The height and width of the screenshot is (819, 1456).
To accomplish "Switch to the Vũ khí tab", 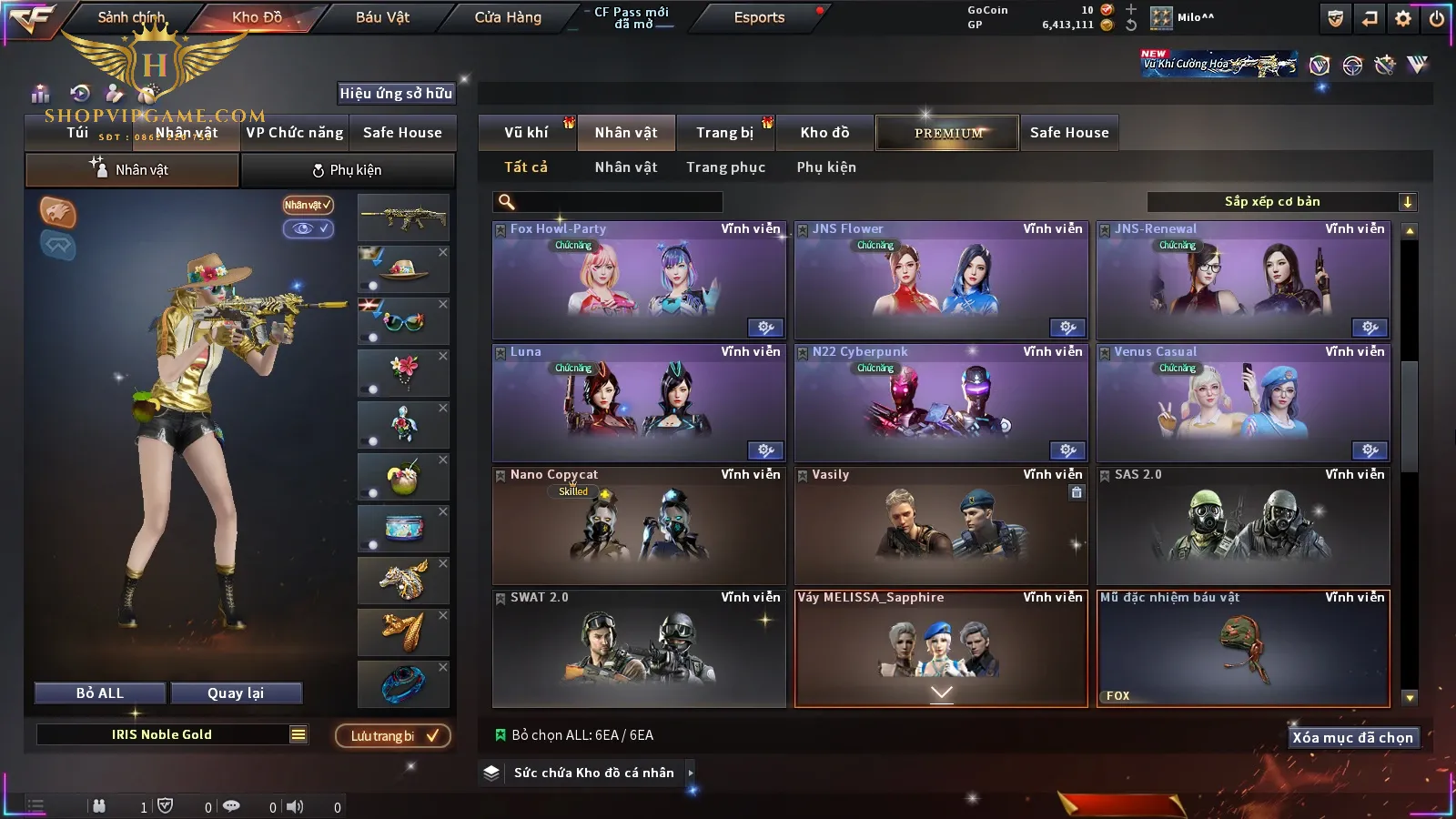I will pyautogui.click(x=526, y=133).
